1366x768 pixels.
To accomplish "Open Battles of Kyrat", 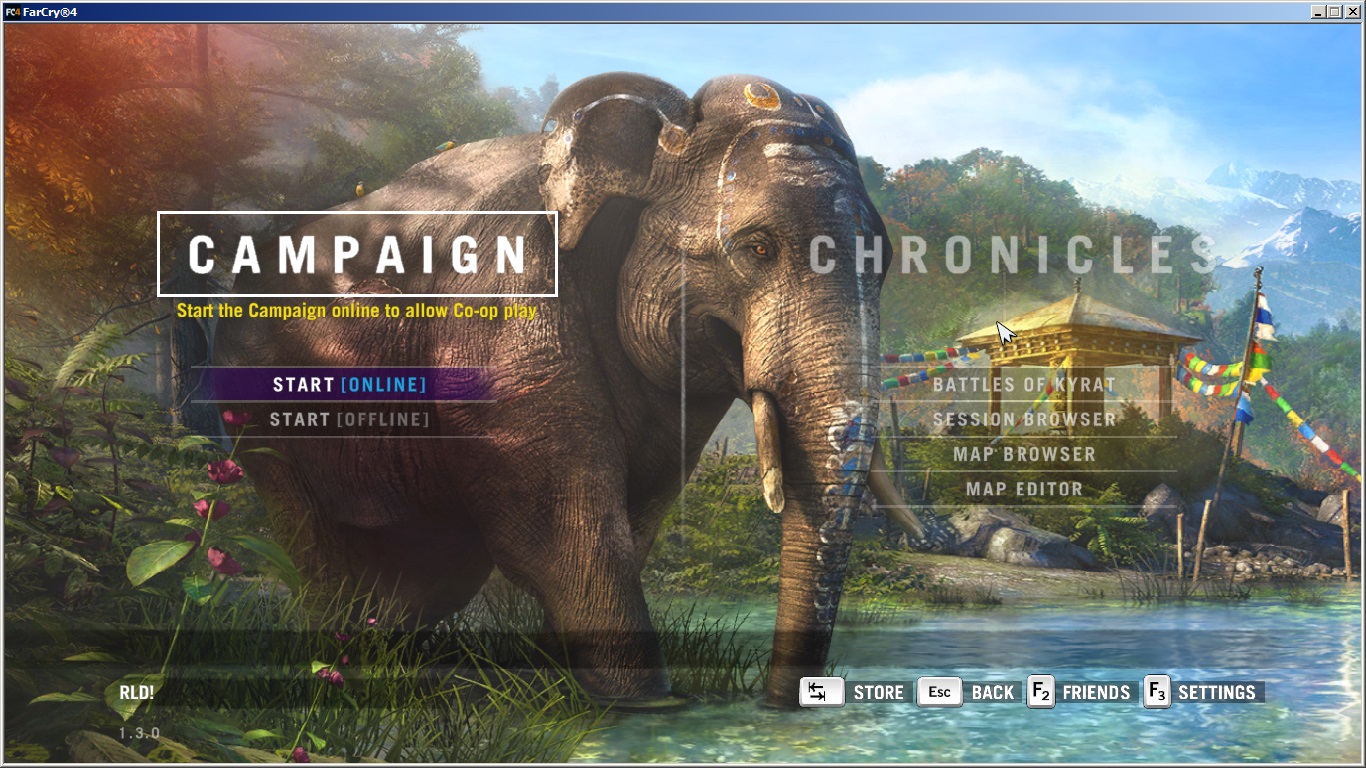I will pos(1024,385).
